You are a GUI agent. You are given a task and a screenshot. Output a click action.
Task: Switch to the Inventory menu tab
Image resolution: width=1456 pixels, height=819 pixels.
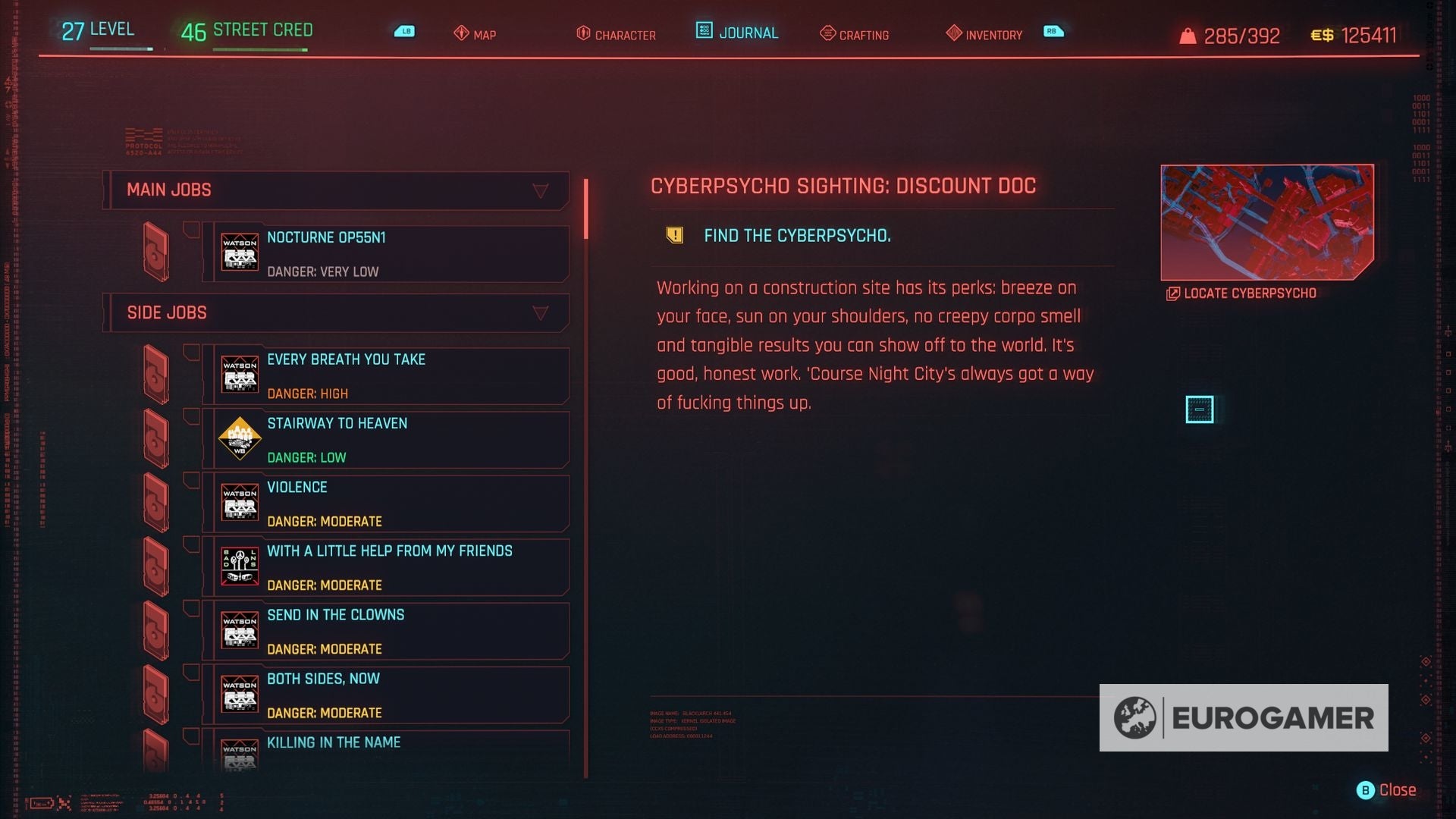993,34
